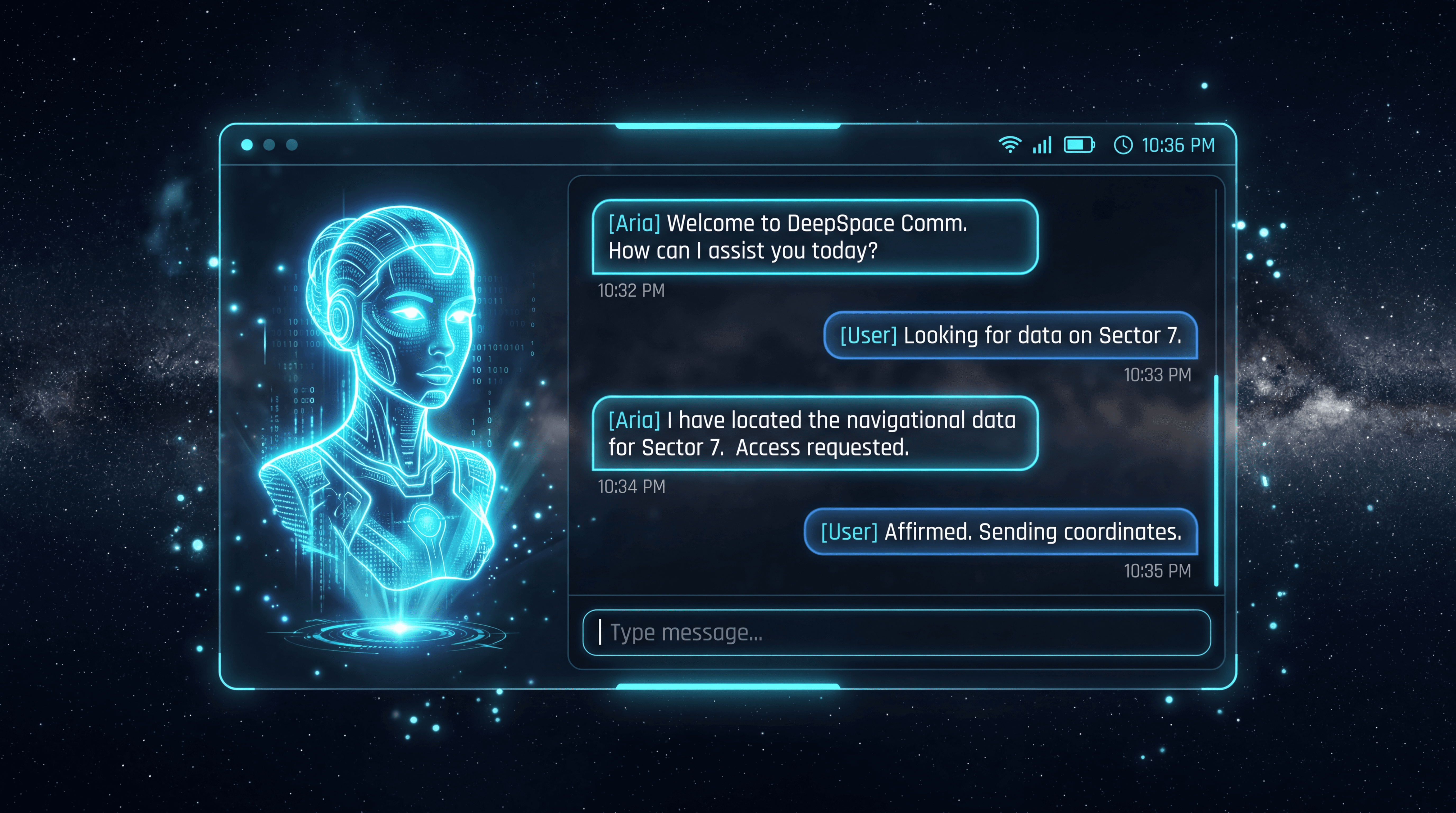Select the Affirmed, Sending coordinates message
1456x813 pixels.
[1000, 532]
